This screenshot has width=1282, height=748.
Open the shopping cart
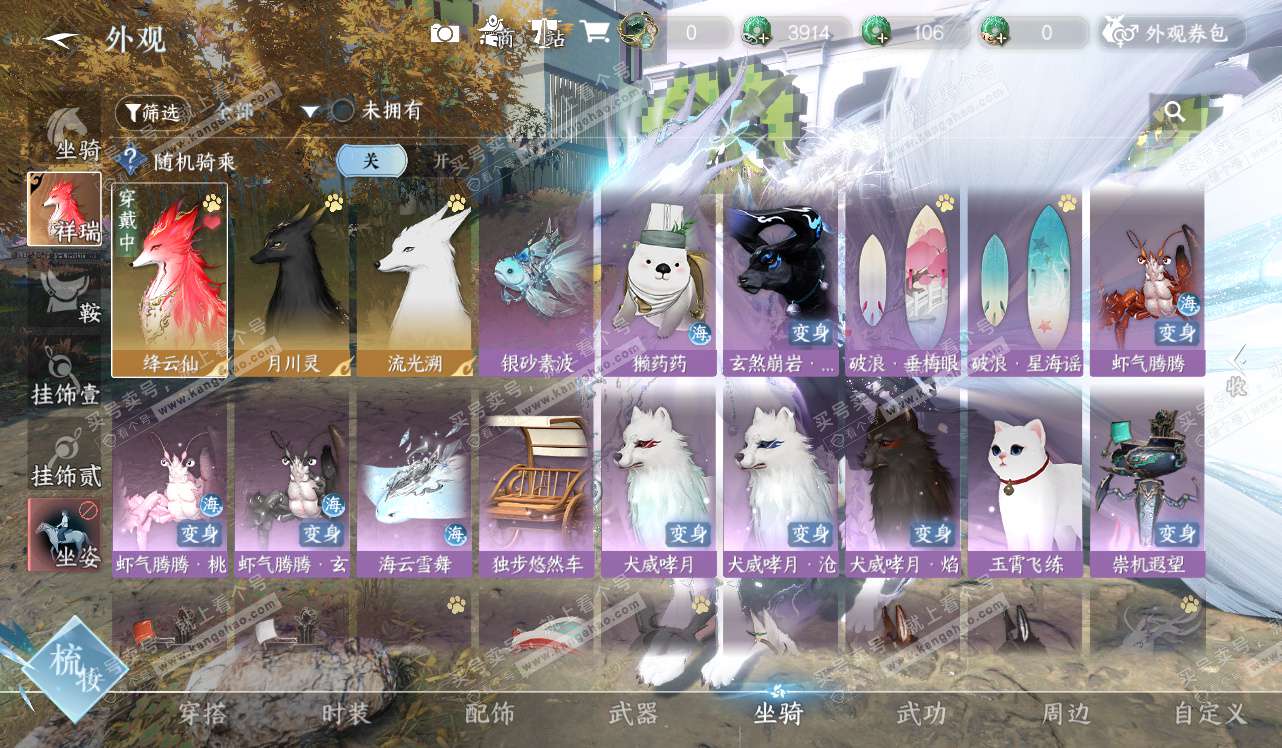tap(595, 32)
